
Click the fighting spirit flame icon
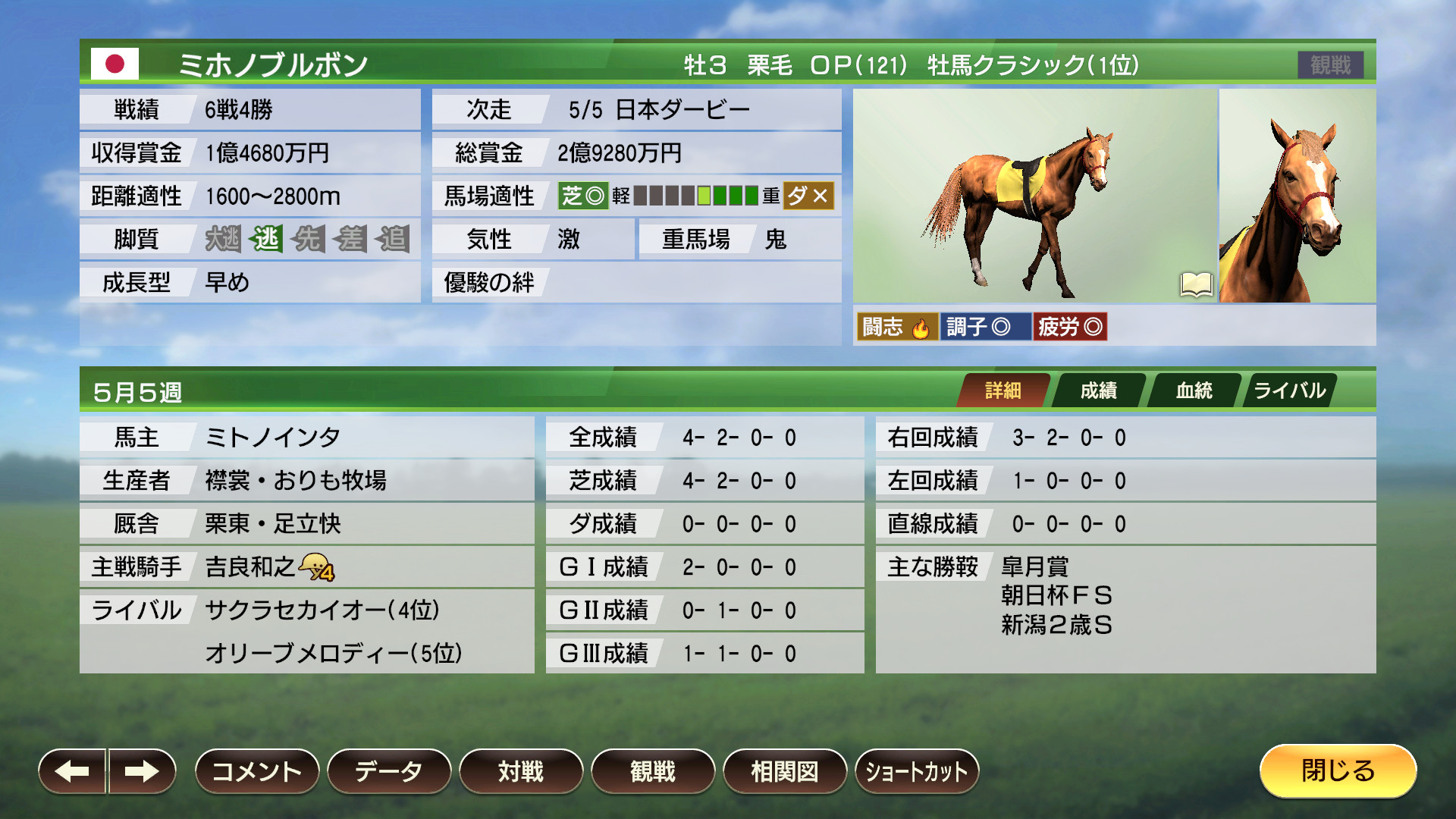pos(920,326)
